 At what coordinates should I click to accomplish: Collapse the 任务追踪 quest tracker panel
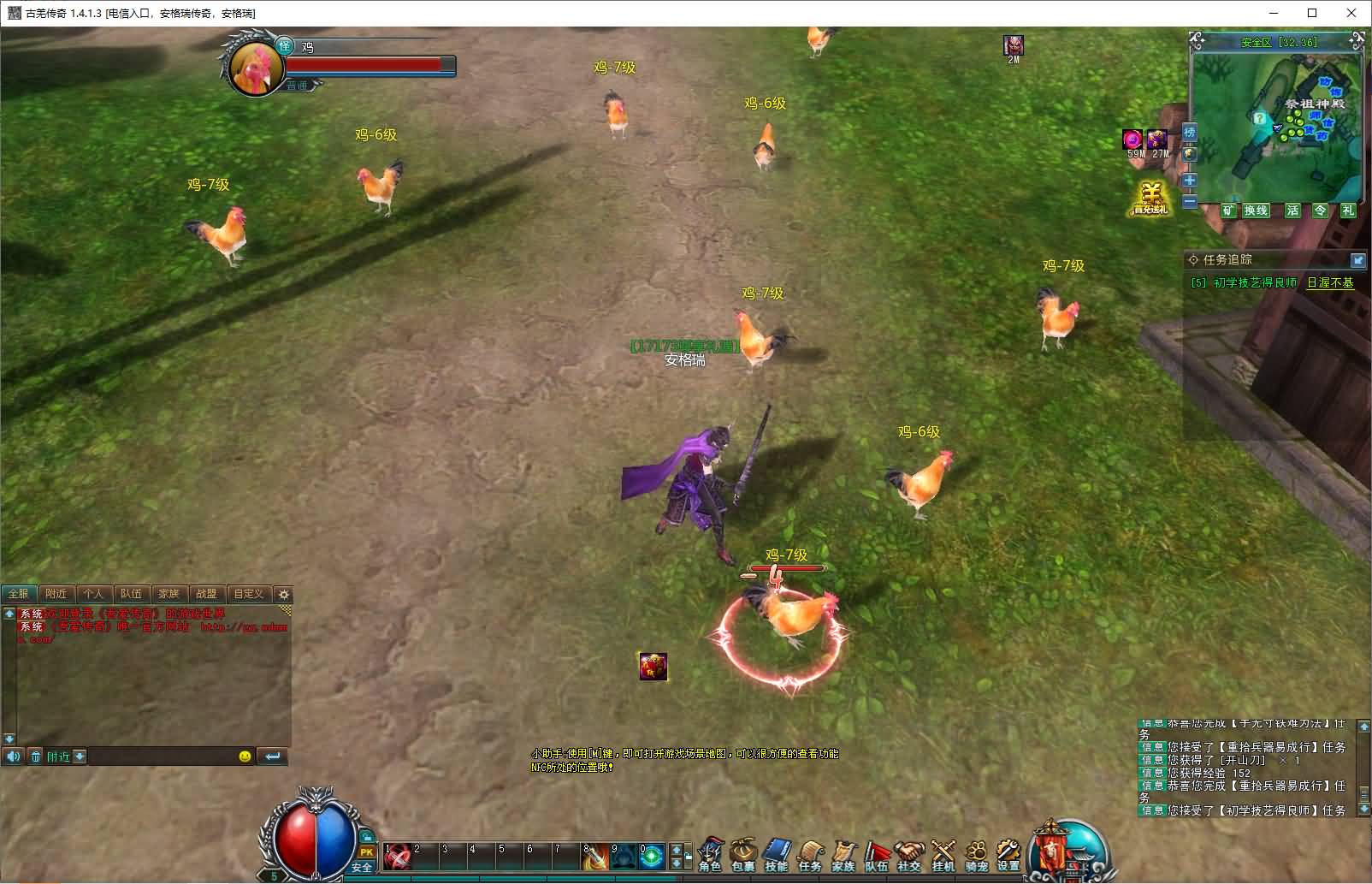coord(1357,260)
